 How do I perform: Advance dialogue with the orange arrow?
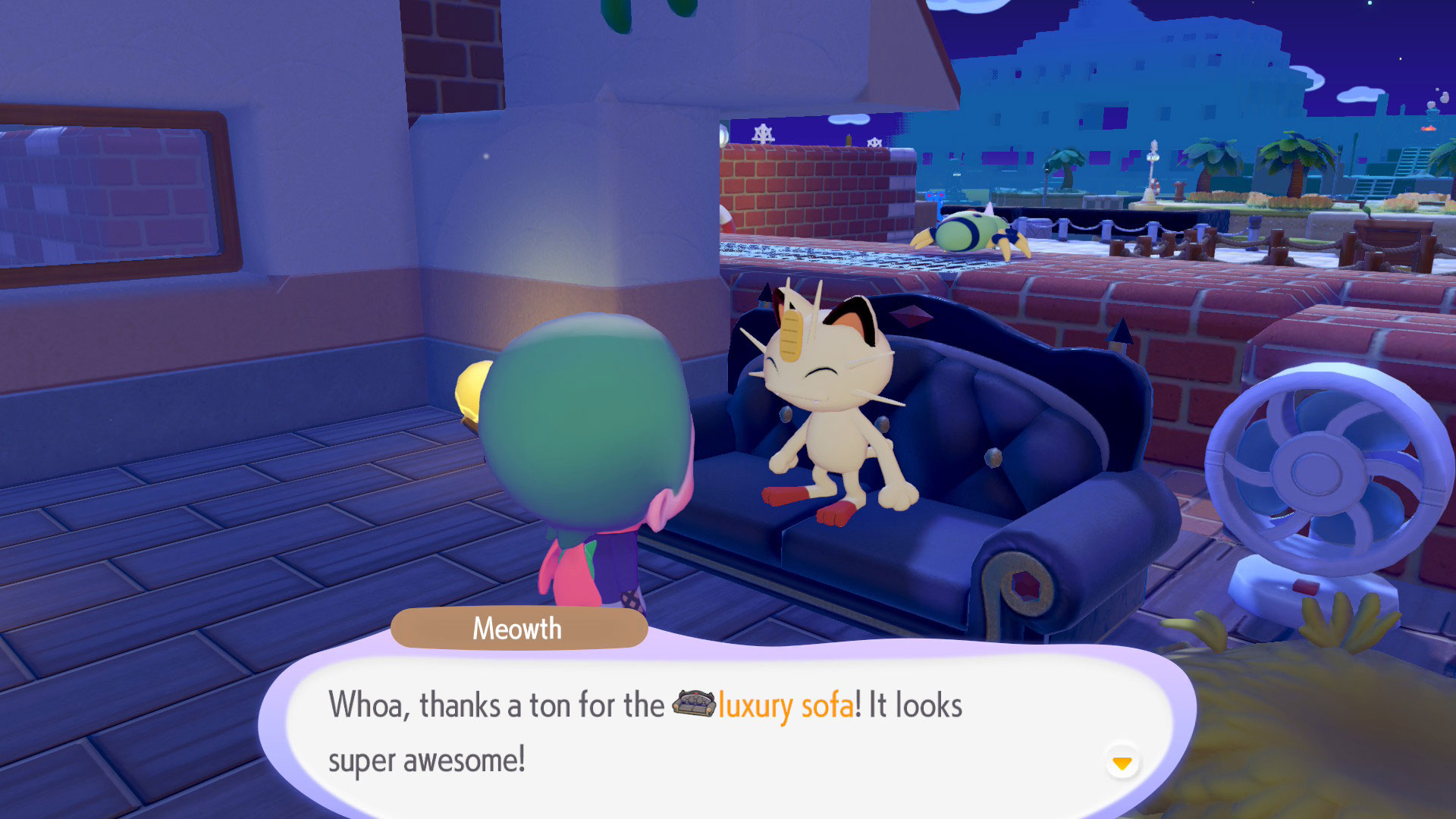(x=1122, y=762)
